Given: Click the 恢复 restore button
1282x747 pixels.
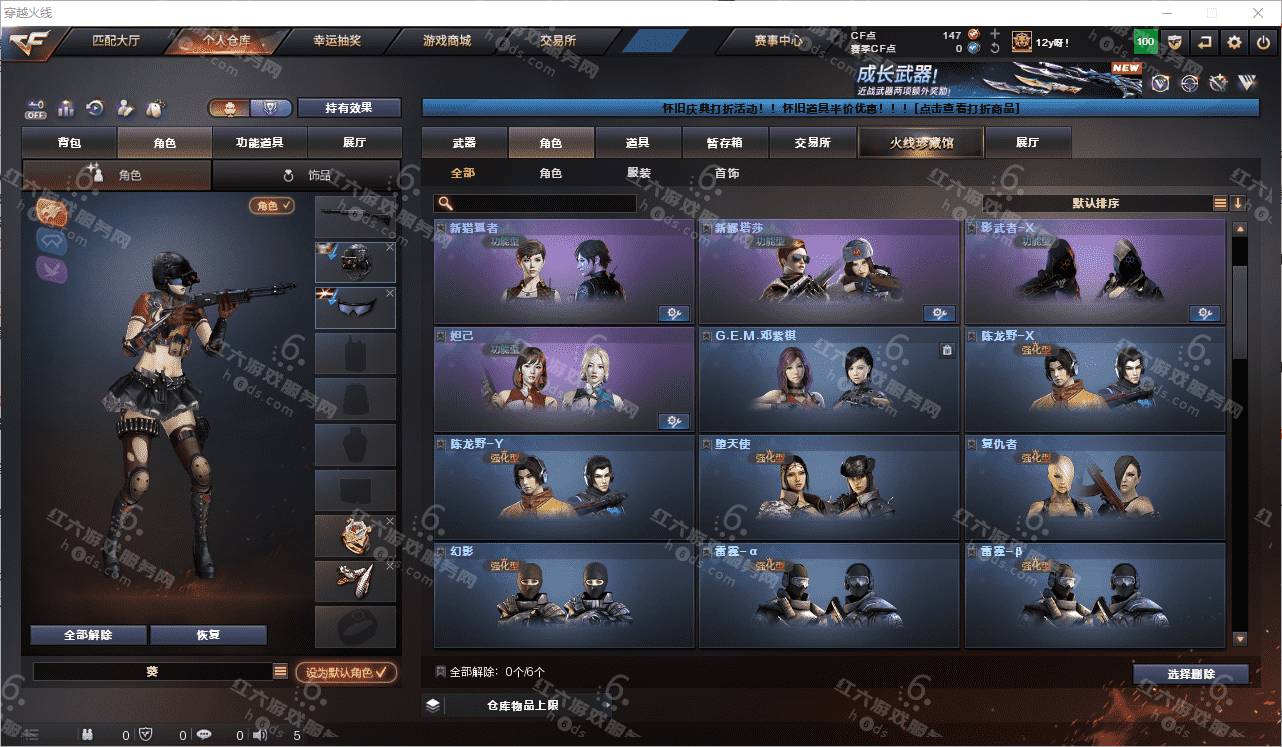Looking at the screenshot, I should (x=208, y=635).
